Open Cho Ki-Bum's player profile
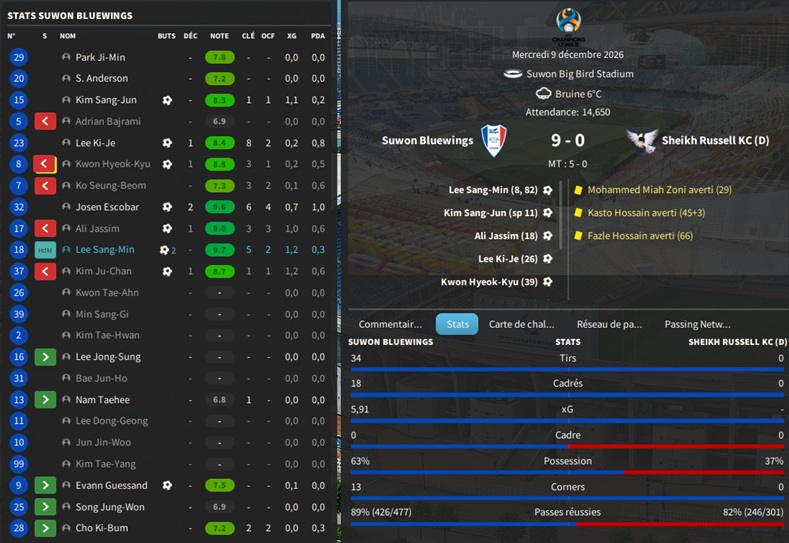This screenshot has width=789, height=543. click(x=100, y=527)
